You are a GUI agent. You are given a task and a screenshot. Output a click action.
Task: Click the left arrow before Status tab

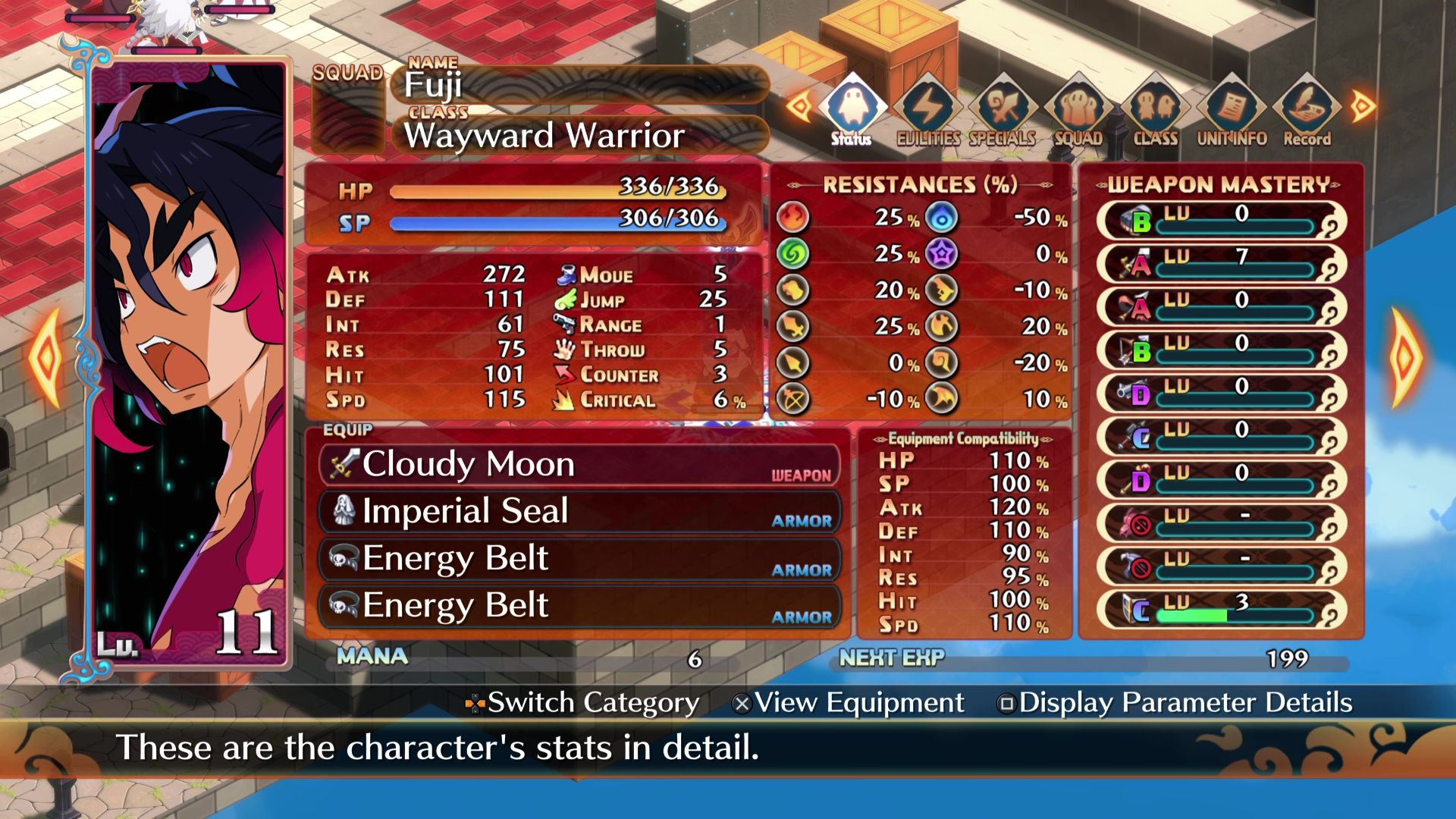click(801, 106)
